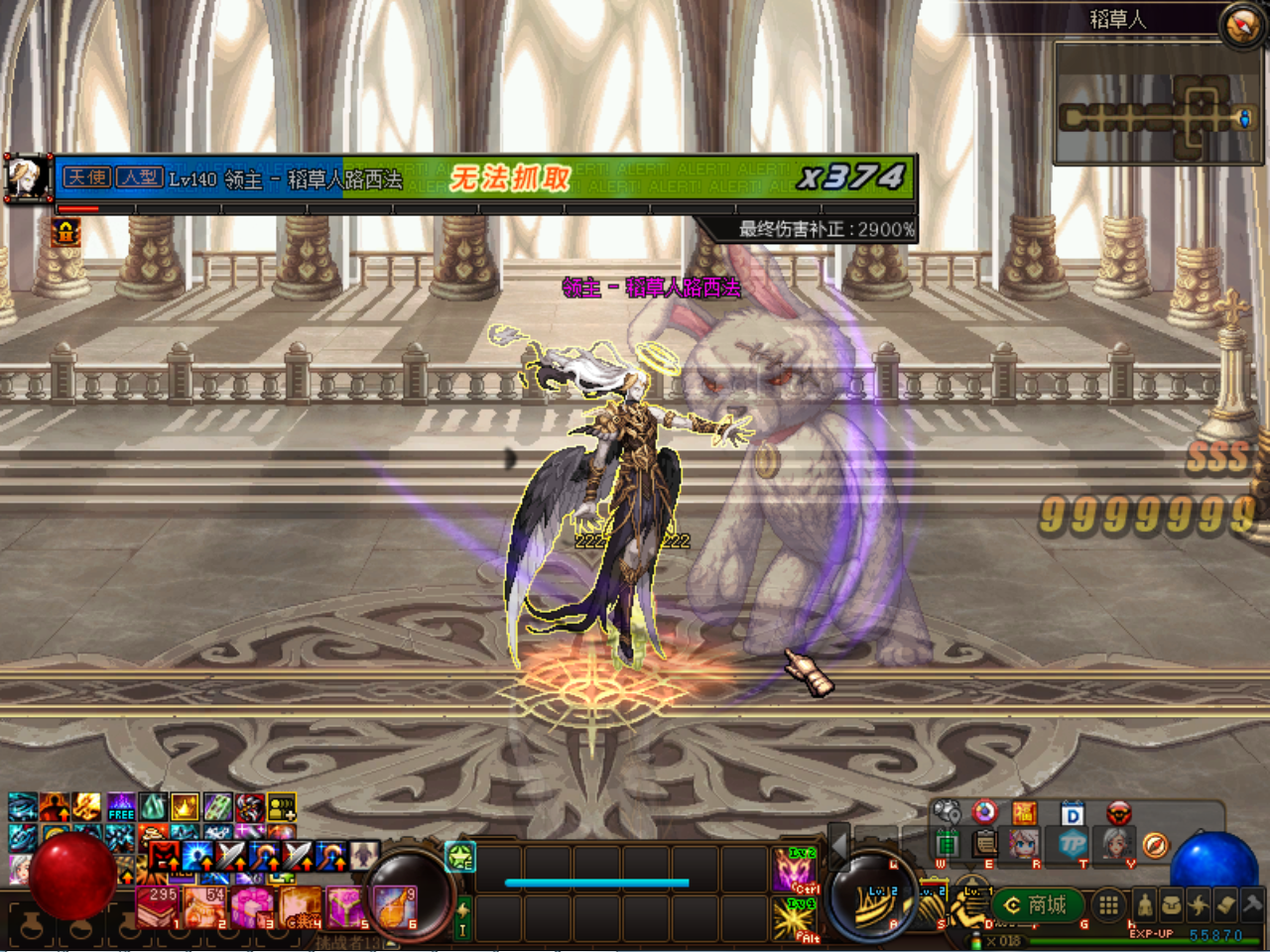Click the attendance calendar icon labeled W
The width and height of the screenshot is (1270, 952).
(946, 842)
